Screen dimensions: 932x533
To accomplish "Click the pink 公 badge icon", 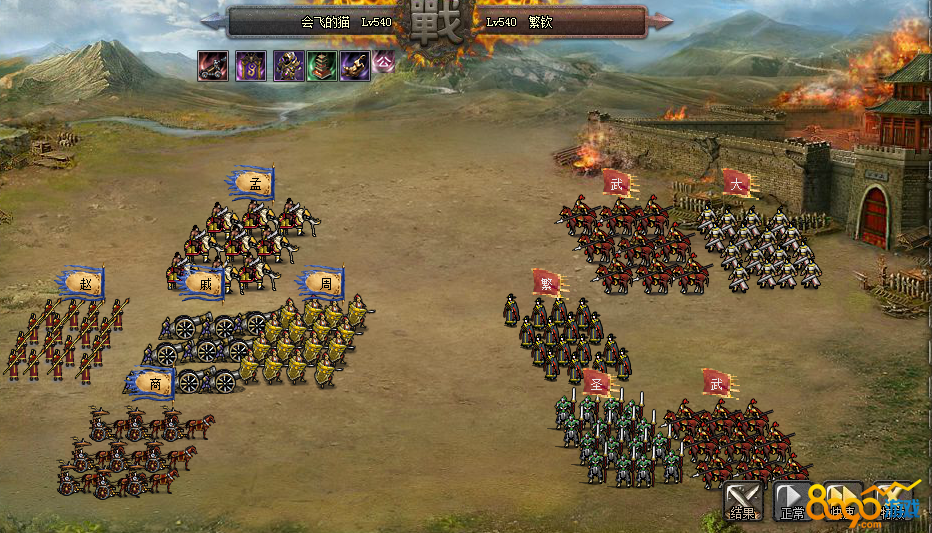I will 384,62.
